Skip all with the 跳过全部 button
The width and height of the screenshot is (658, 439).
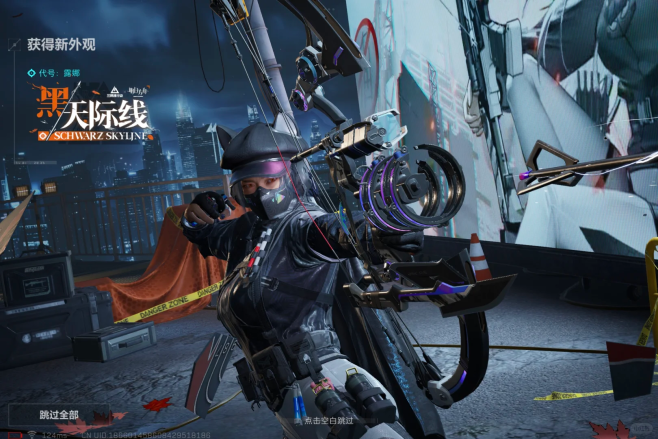59,414
